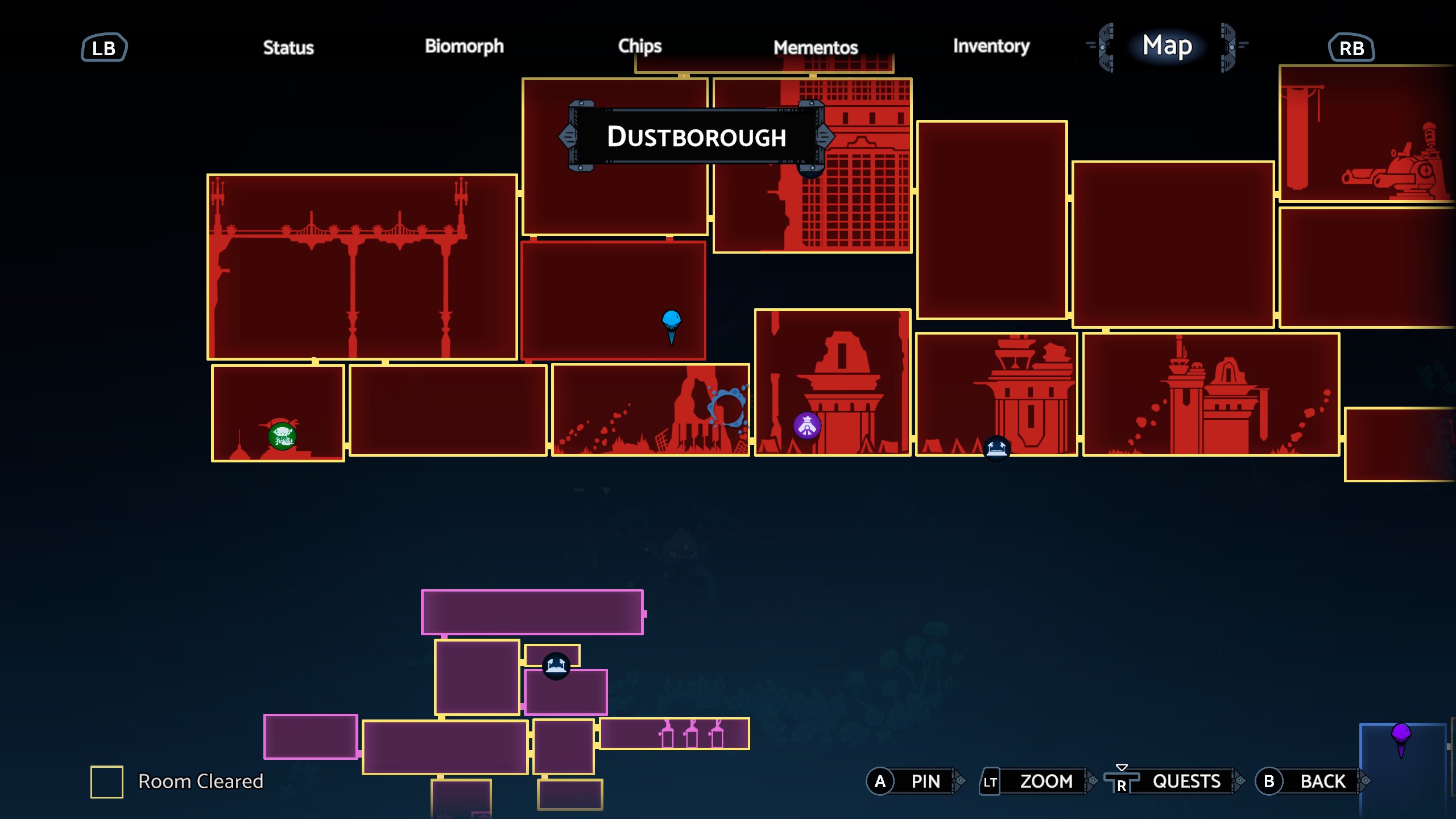
Task: Toggle quest display with the R stick button
Action: [x=1122, y=781]
